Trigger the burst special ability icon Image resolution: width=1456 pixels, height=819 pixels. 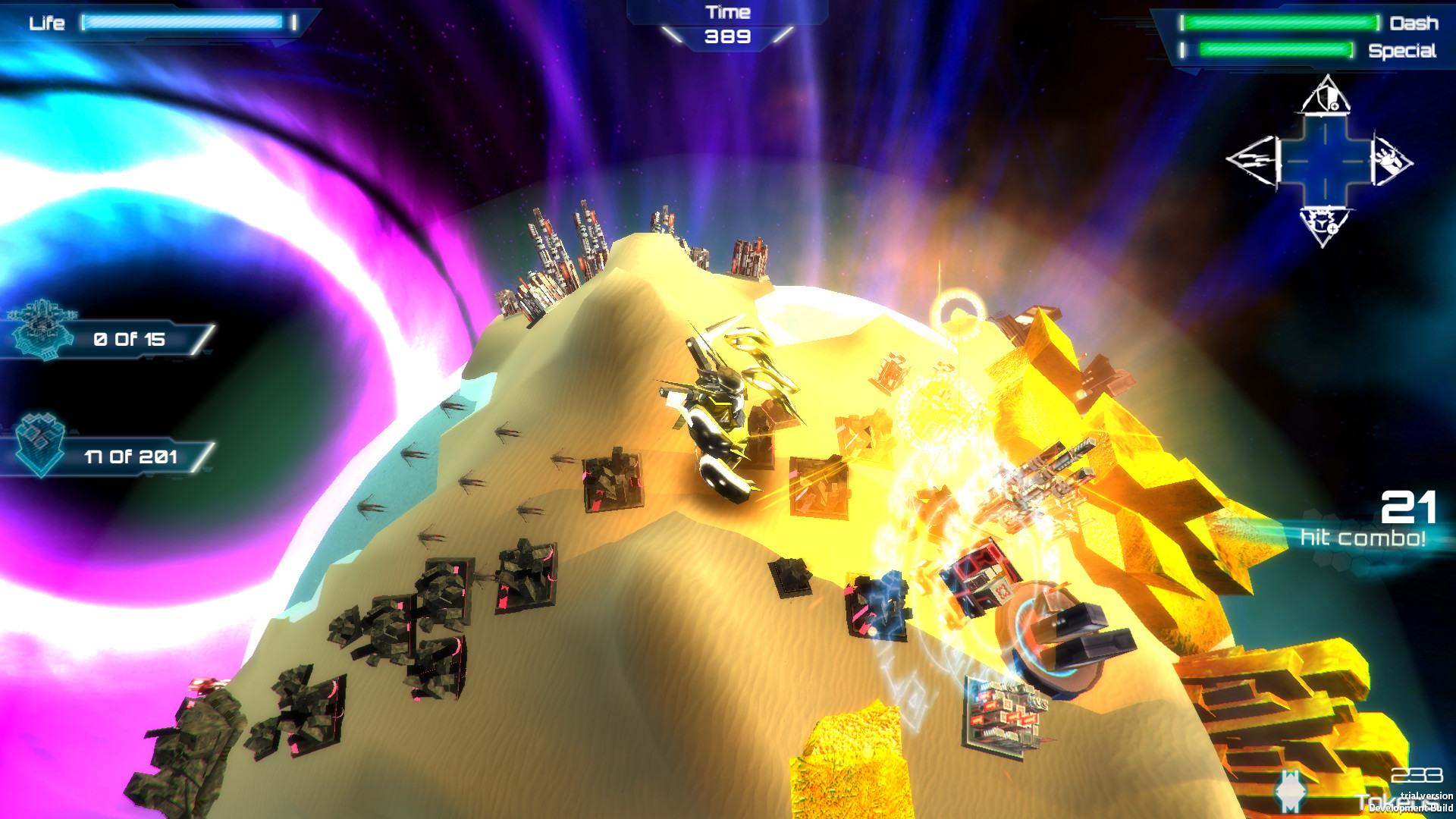(x=1324, y=223)
